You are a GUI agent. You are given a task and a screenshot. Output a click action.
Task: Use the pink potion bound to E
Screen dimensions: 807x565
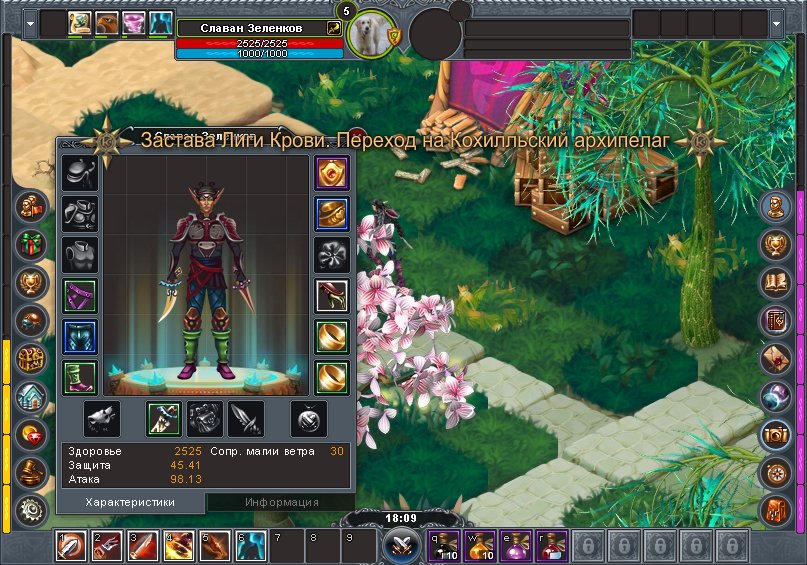click(x=515, y=546)
